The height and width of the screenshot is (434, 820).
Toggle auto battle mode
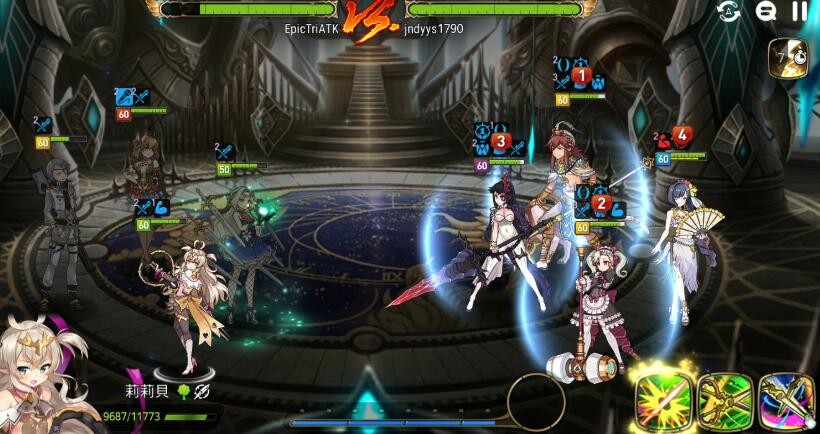(729, 11)
